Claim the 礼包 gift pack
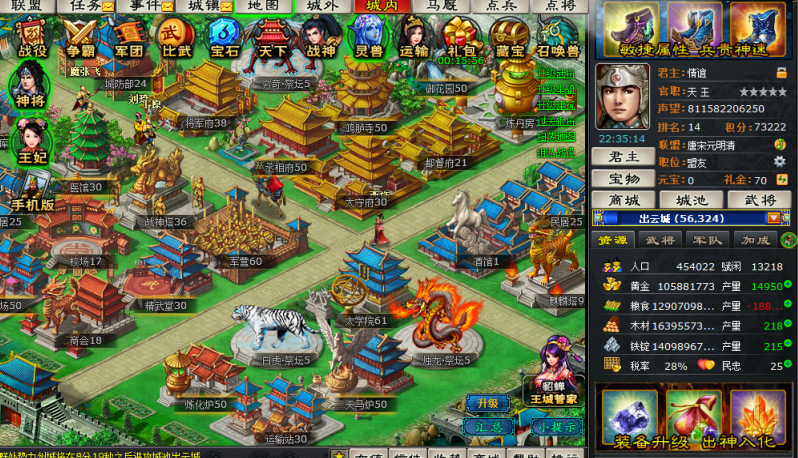The height and width of the screenshot is (458, 798). coord(461,38)
